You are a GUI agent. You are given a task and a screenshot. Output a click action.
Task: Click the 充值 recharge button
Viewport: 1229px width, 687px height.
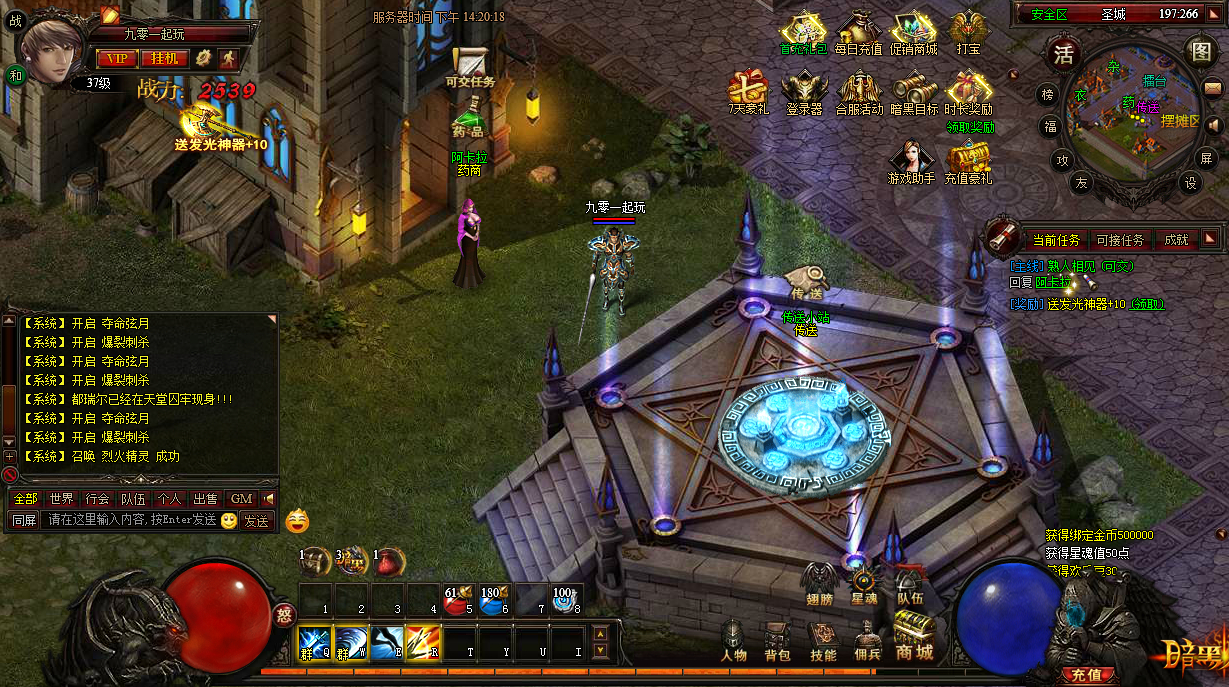[1086, 674]
